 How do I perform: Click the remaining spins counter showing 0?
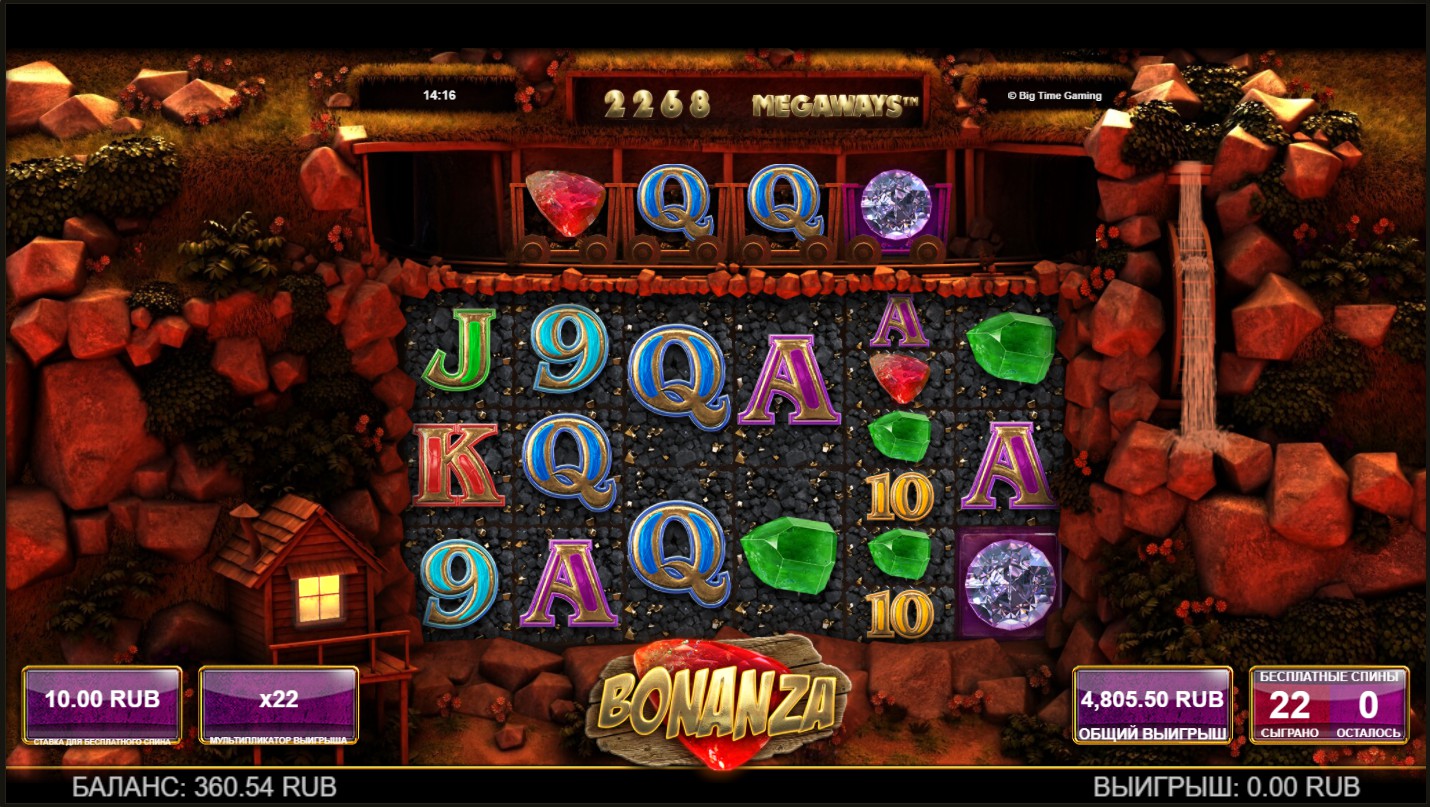click(x=1370, y=705)
